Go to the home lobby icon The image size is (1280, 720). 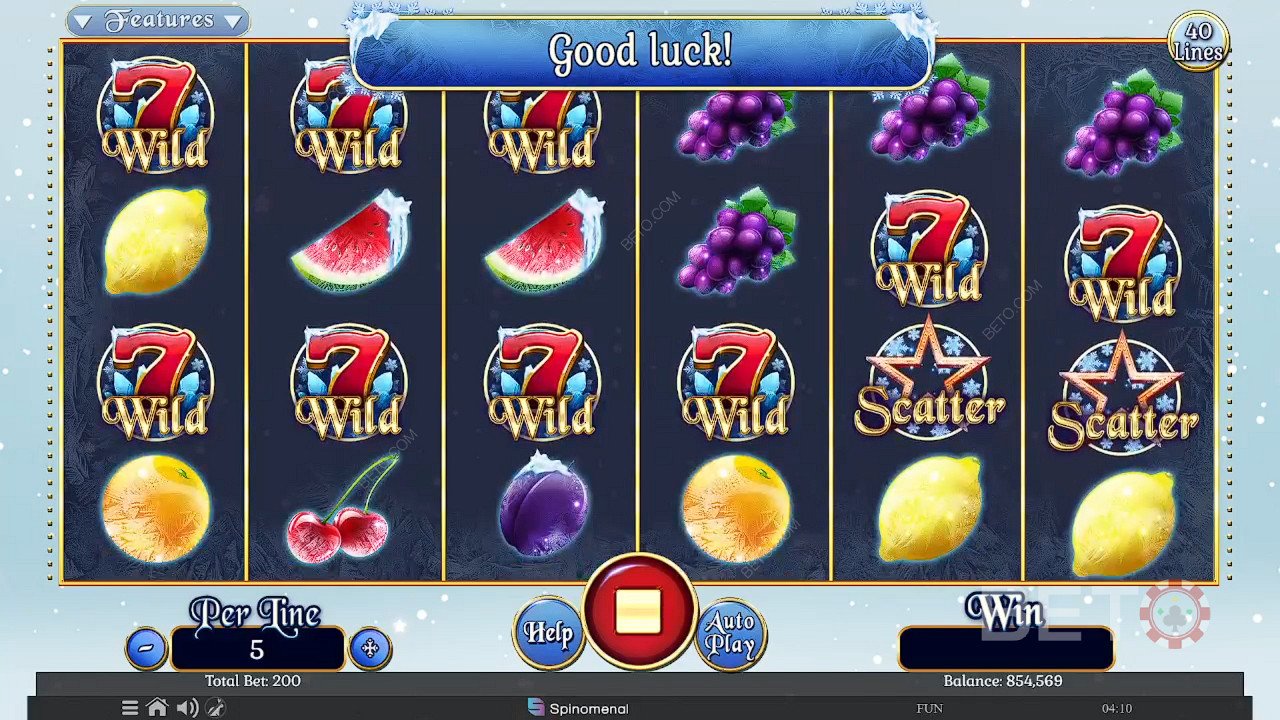tap(157, 708)
